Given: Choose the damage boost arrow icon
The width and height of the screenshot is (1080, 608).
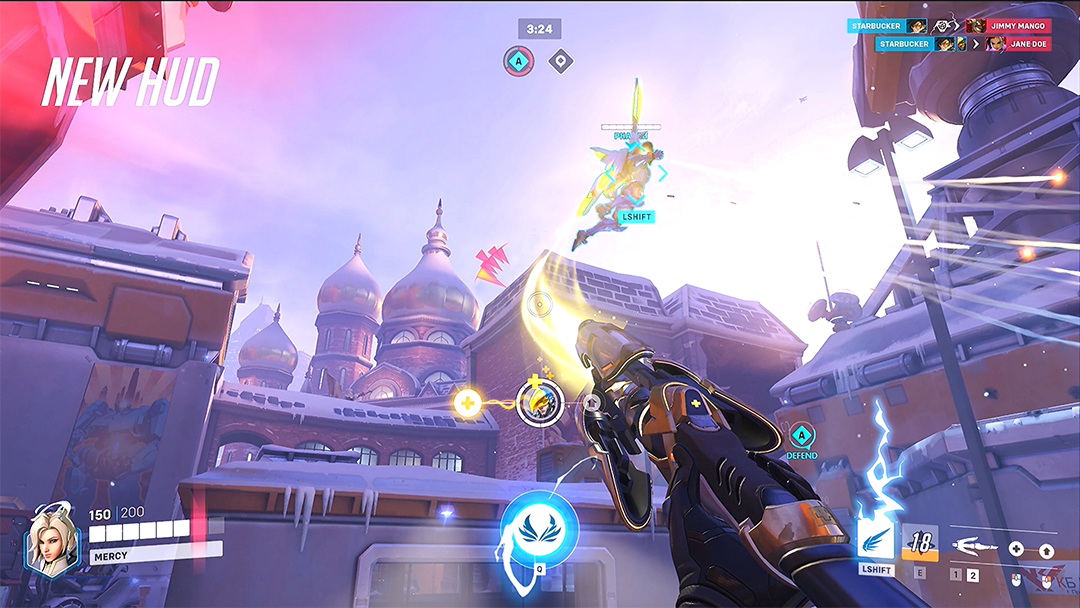Looking at the screenshot, I should (x=1046, y=550).
